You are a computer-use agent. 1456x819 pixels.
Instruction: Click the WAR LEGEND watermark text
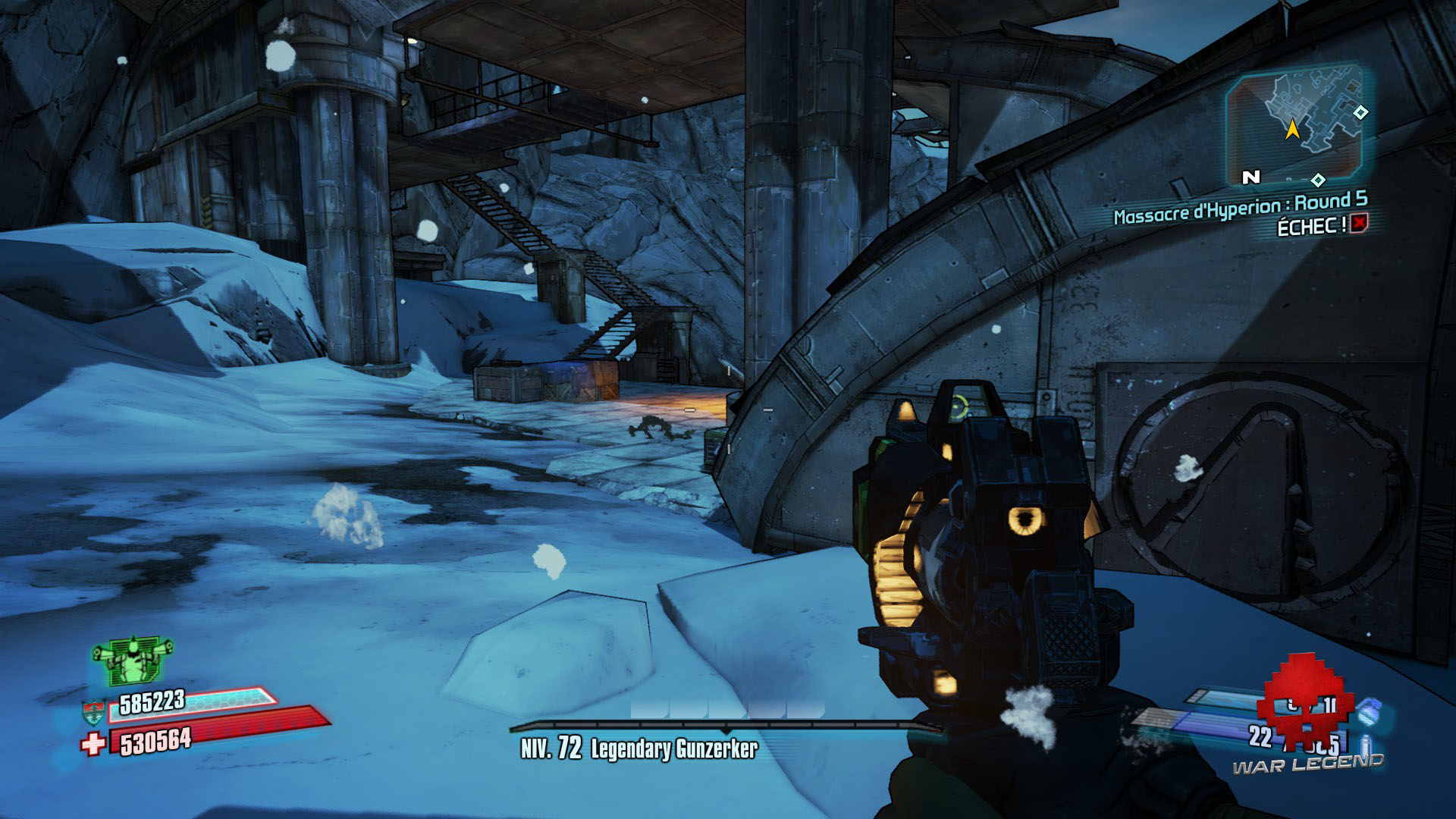(1308, 764)
